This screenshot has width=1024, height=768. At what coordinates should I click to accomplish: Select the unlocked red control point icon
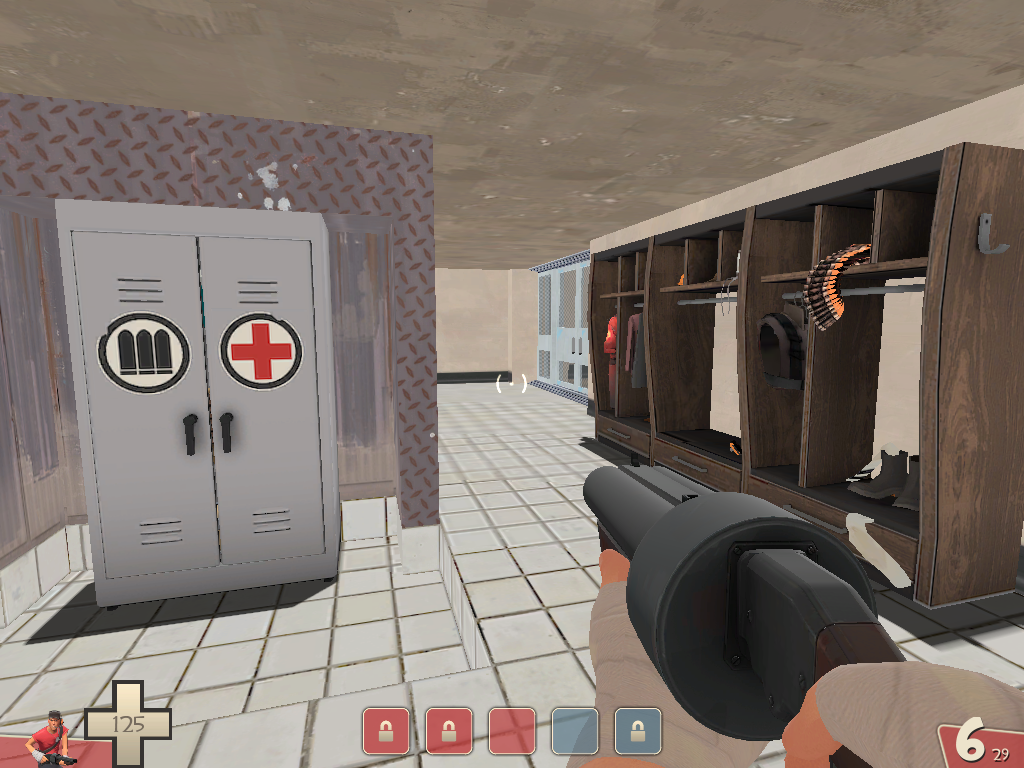click(511, 731)
